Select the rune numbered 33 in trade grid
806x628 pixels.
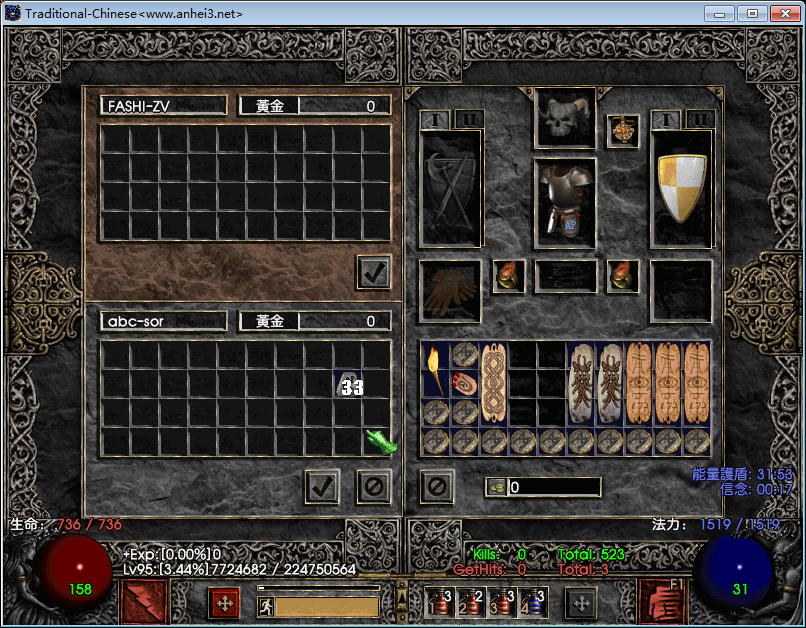tap(350, 385)
